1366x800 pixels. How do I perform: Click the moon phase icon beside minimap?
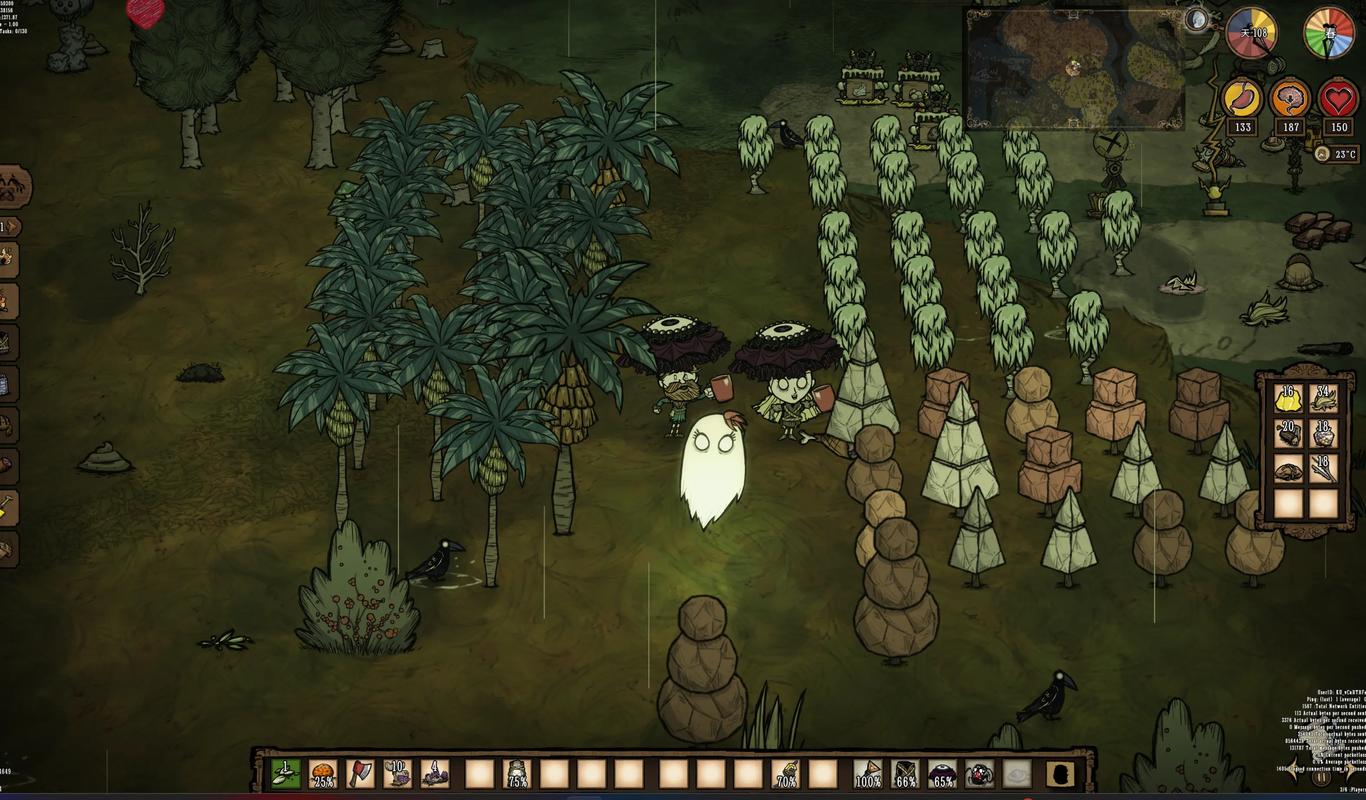(1196, 18)
